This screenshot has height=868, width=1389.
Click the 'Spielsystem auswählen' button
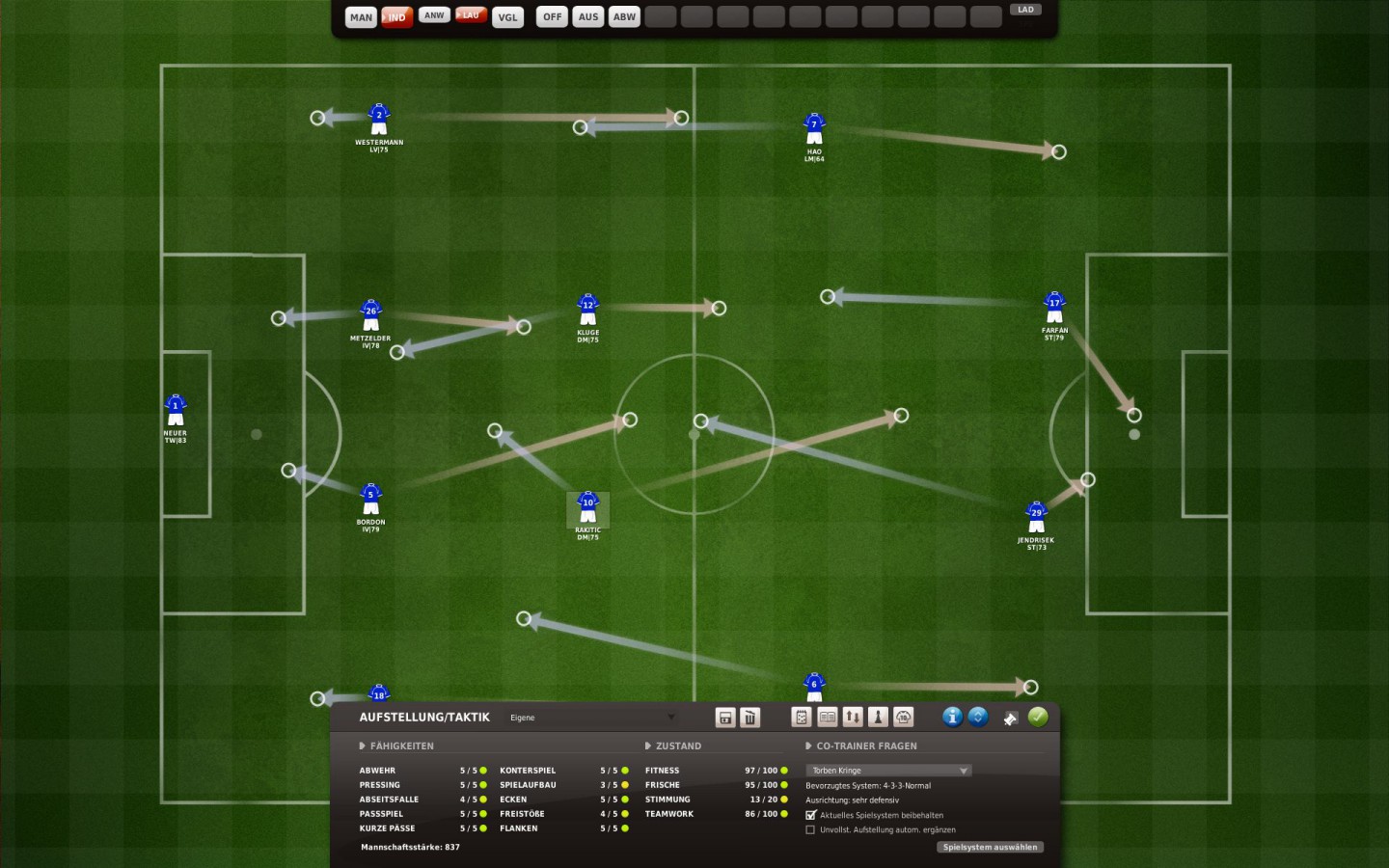click(x=991, y=847)
